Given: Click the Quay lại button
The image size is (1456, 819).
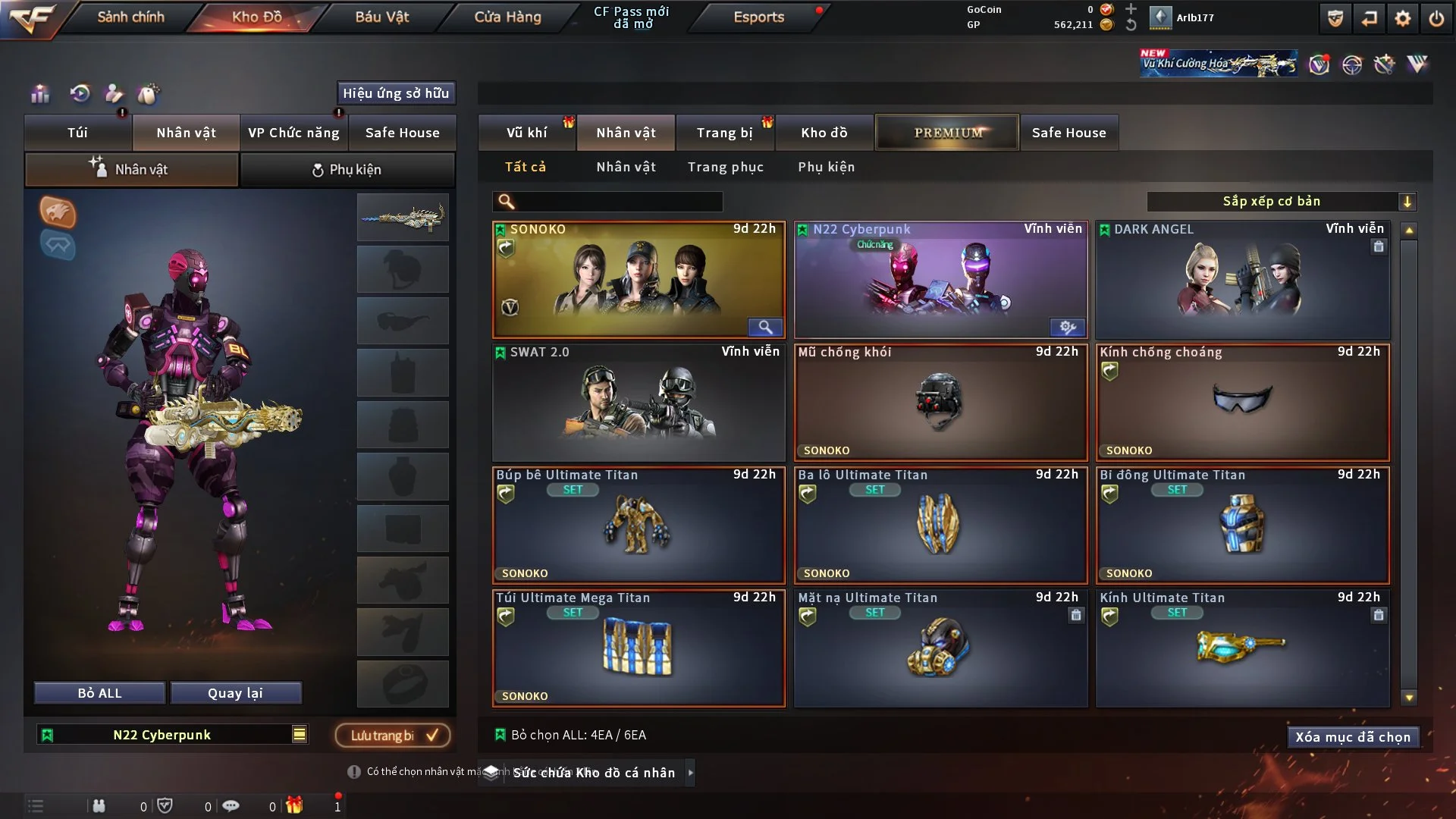Looking at the screenshot, I should 235,693.
